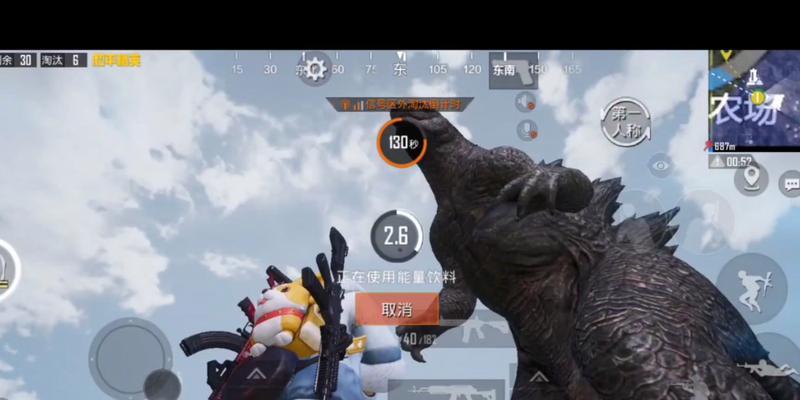Select the lower rifle weapon slot

pyautogui.click(x=440, y=390)
